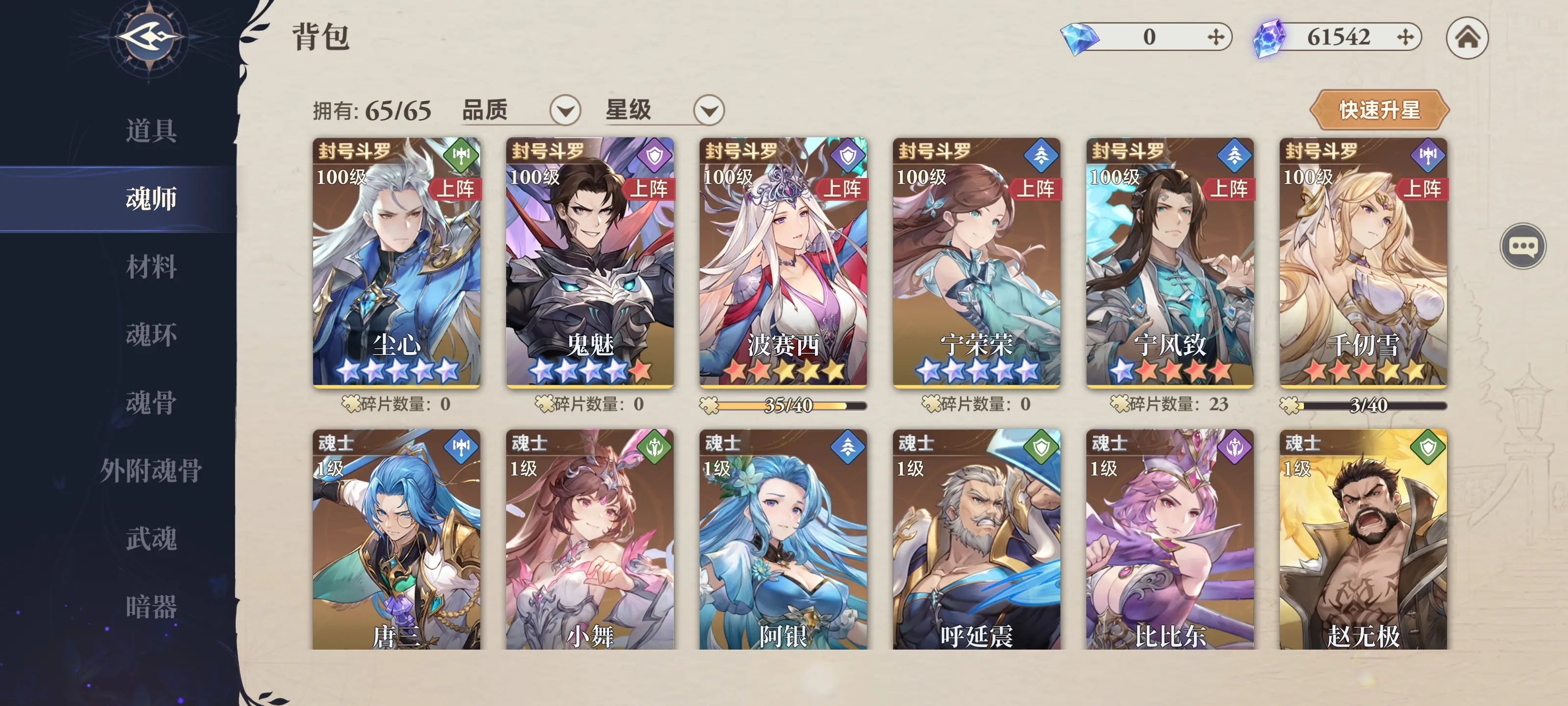The image size is (1568, 706).
Task: Select the 魂环 soul ring tab
Action: point(151,334)
